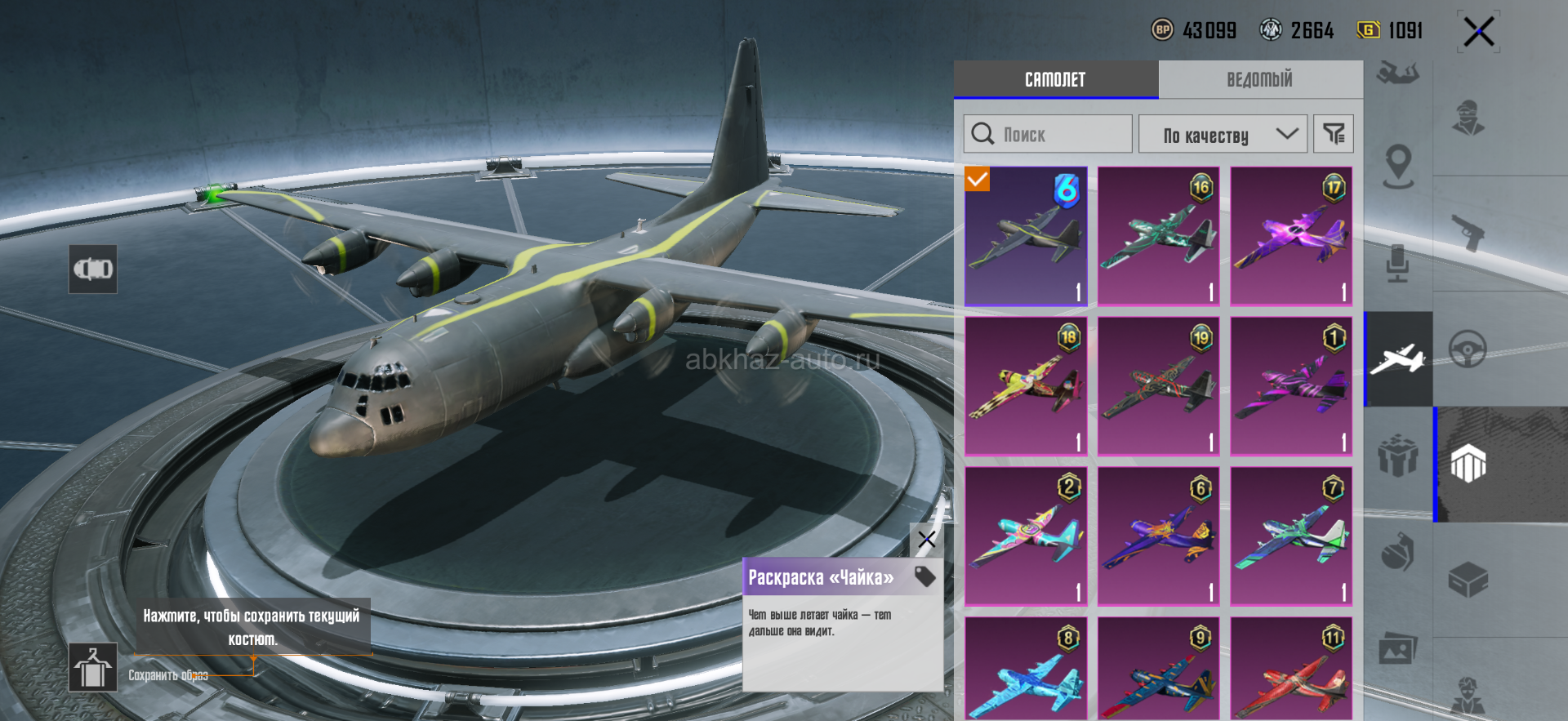Choose the turquoise-pink plane skin numbered 2

tap(1026, 536)
